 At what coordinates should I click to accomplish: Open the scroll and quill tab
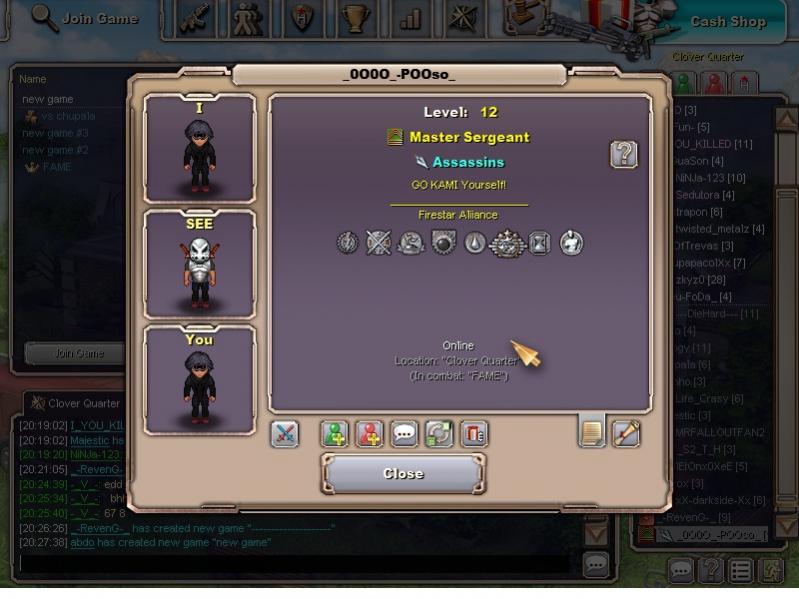click(x=626, y=433)
